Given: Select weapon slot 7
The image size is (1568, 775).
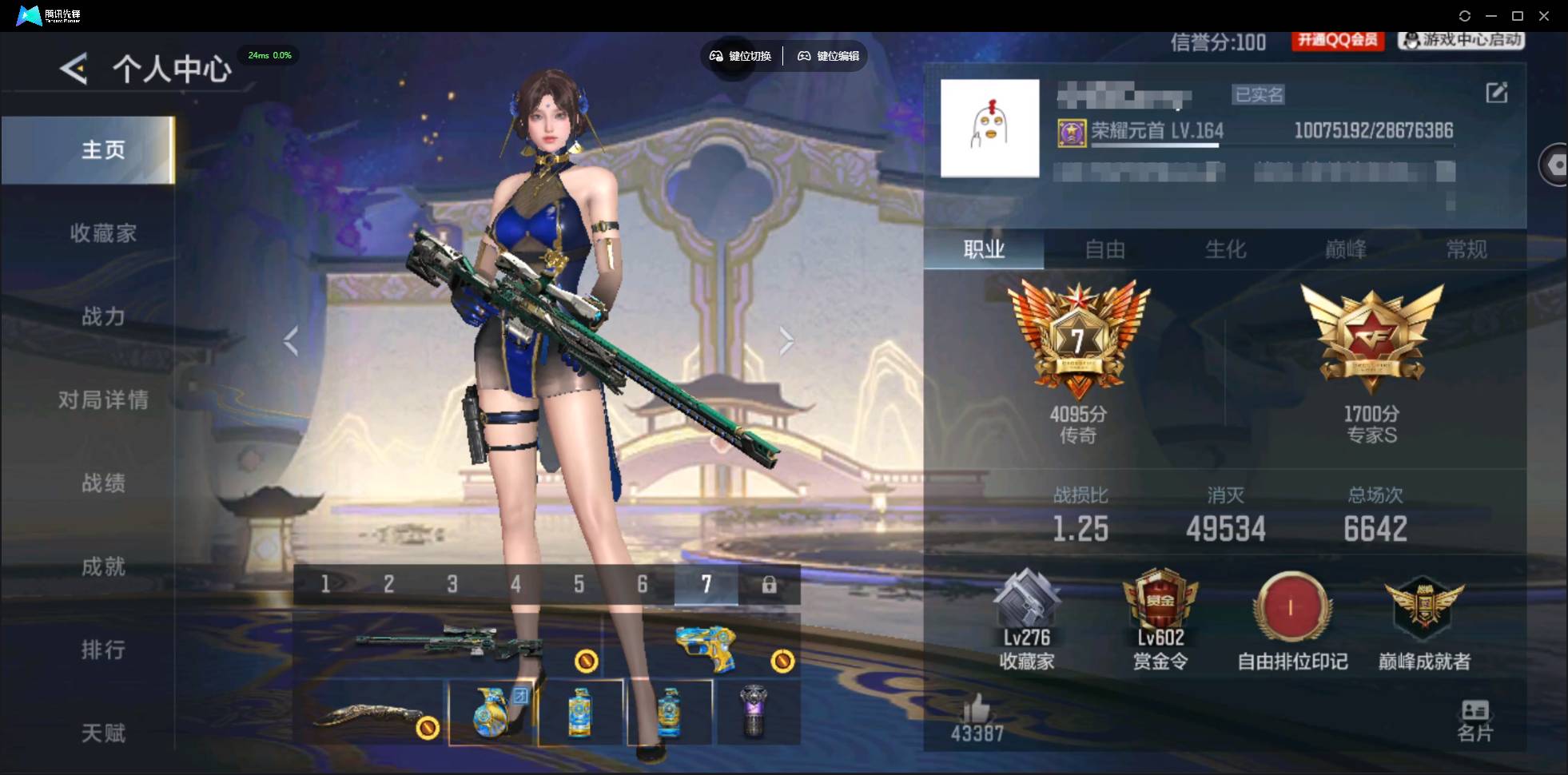Looking at the screenshot, I should click(705, 584).
